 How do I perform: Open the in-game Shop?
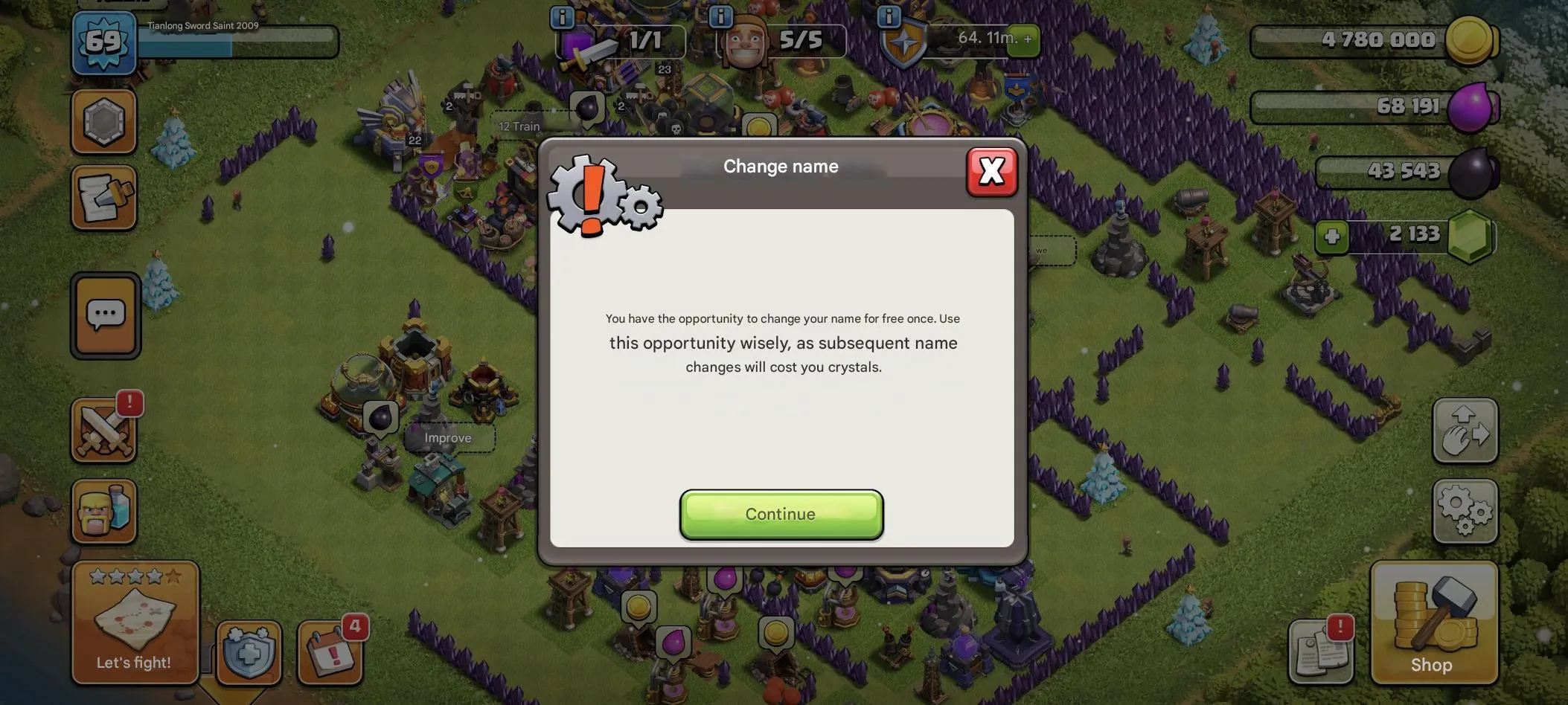[x=1433, y=625]
